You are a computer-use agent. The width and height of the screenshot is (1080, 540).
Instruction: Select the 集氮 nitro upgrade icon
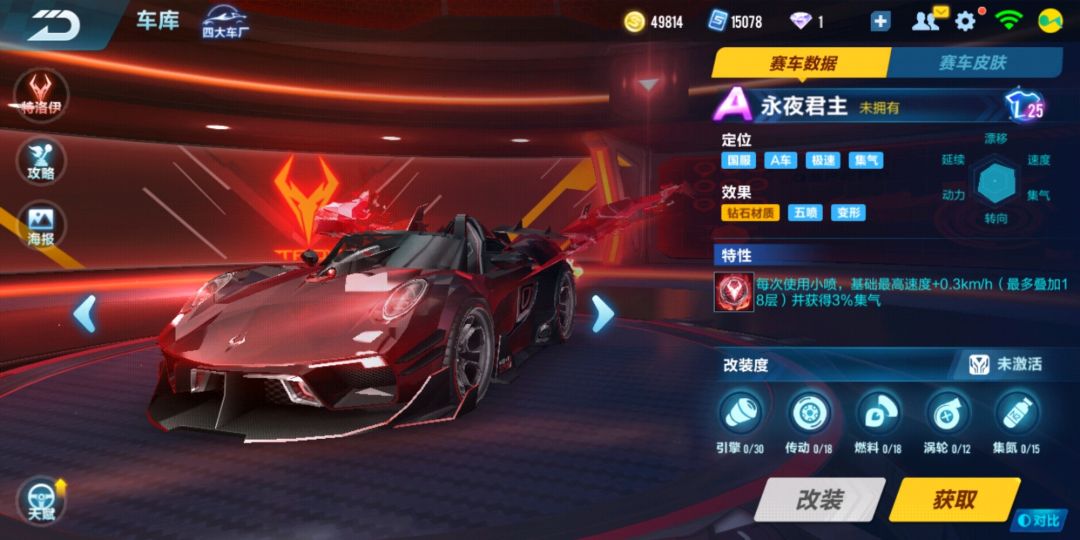(1017, 412)
